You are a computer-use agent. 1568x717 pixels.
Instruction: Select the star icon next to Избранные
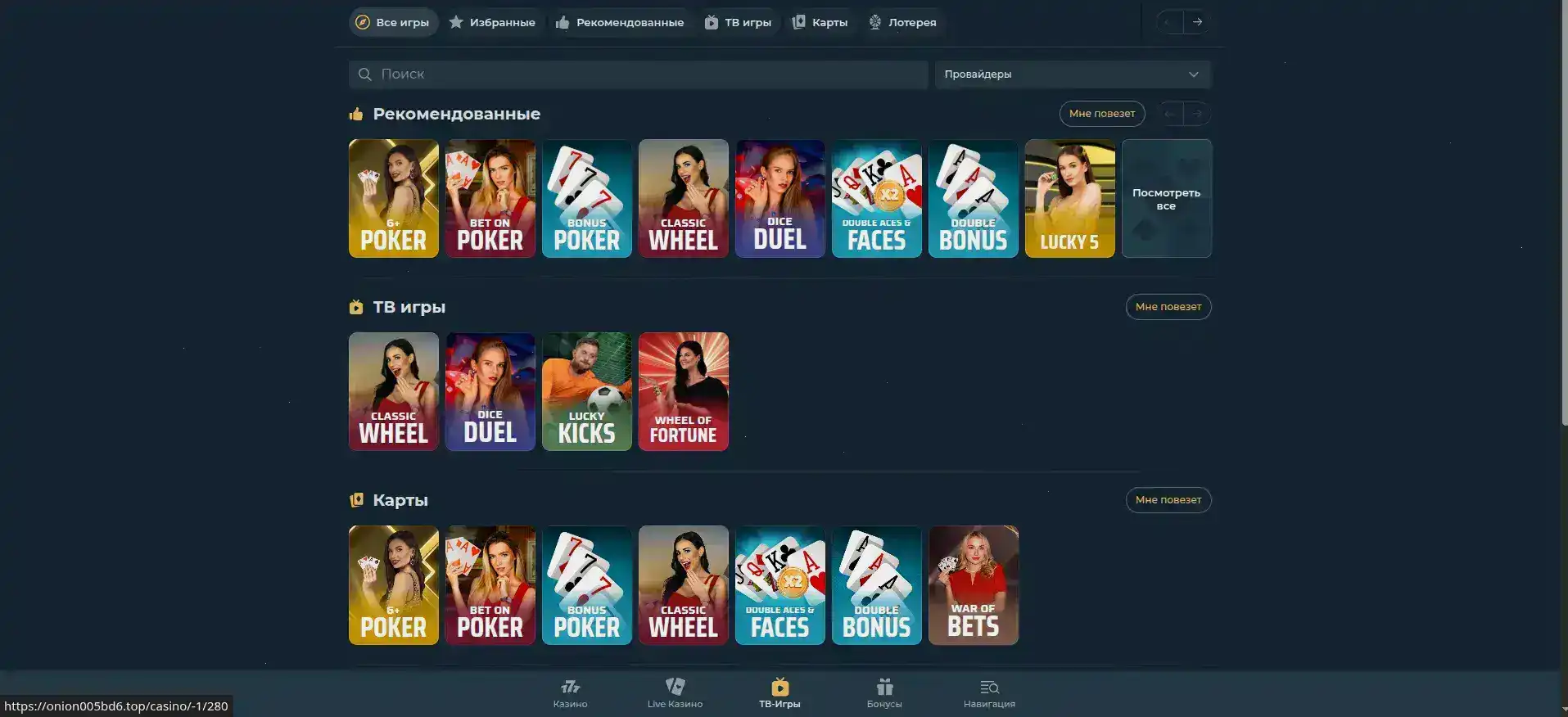(457, 22)
